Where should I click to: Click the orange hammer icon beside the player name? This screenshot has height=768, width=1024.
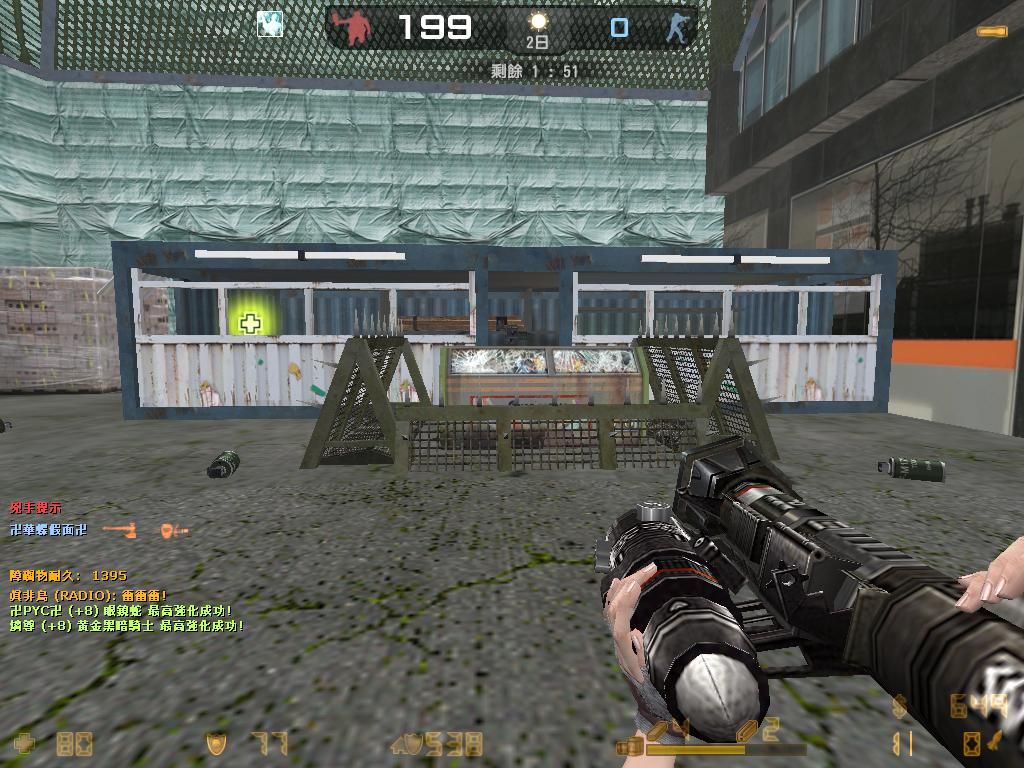tap(120, 530)
